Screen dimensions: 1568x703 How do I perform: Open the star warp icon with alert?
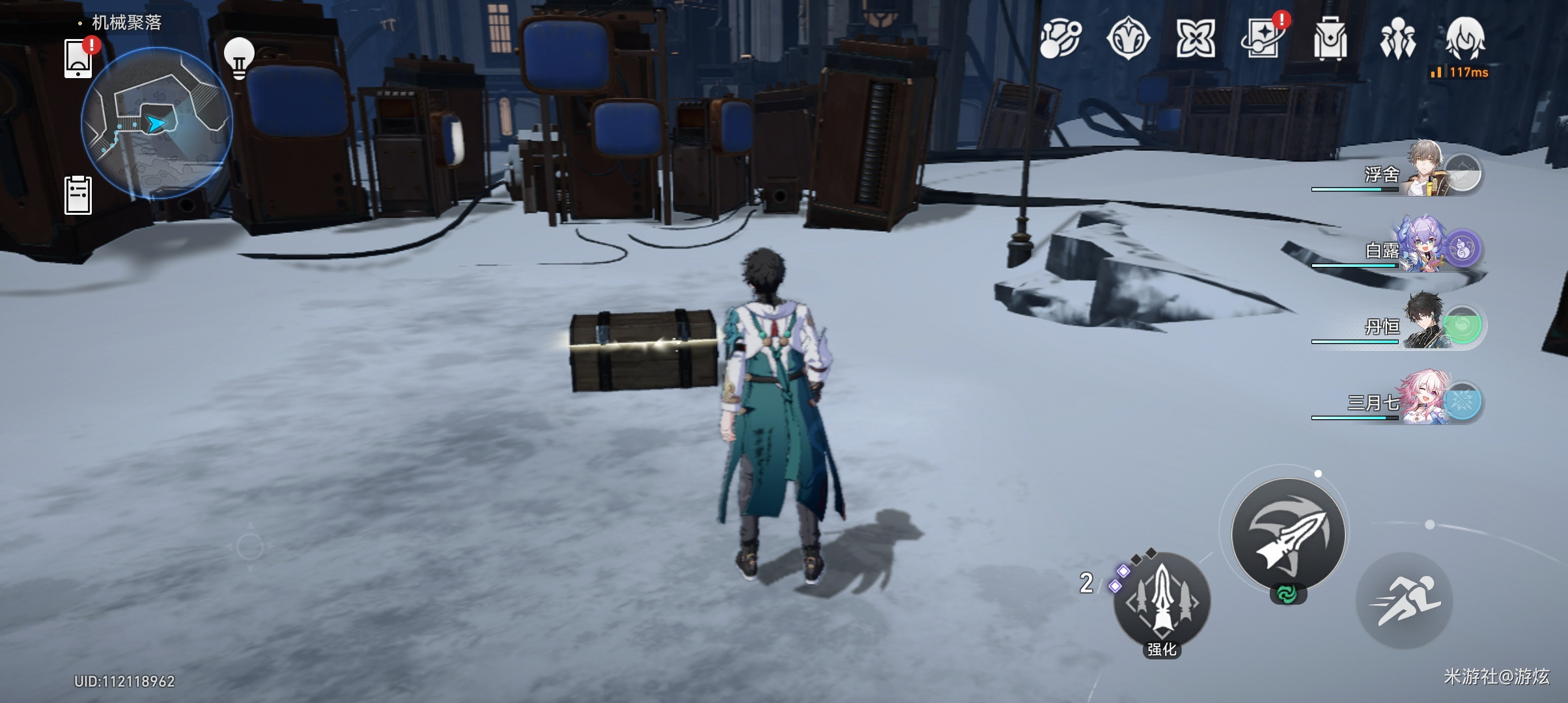(x=1263, y=38)
